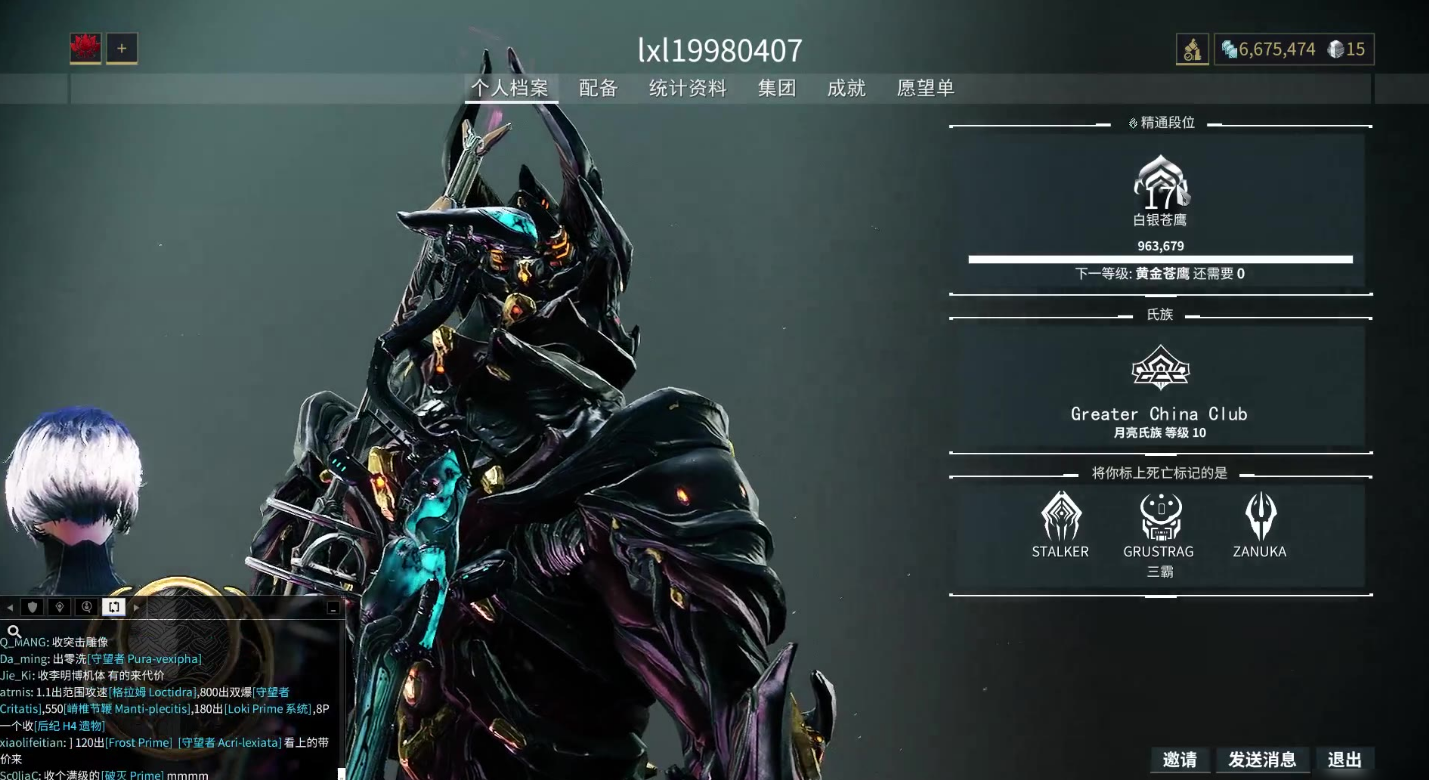Switch to the 配备 tab
1429x780 pixels.
pyautogui.click(x=598, y=88)
